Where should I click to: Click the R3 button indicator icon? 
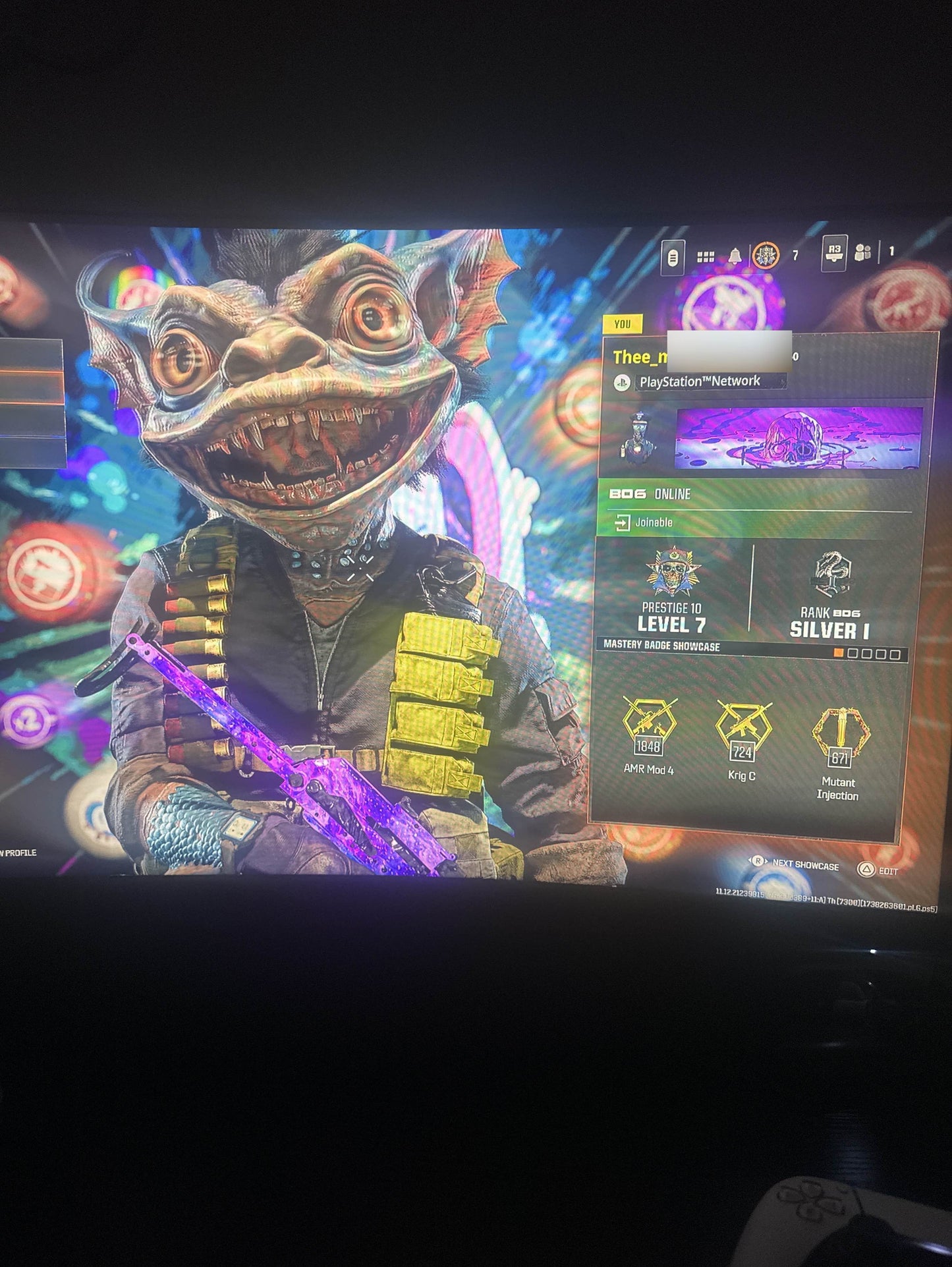(x=835, y=252)
